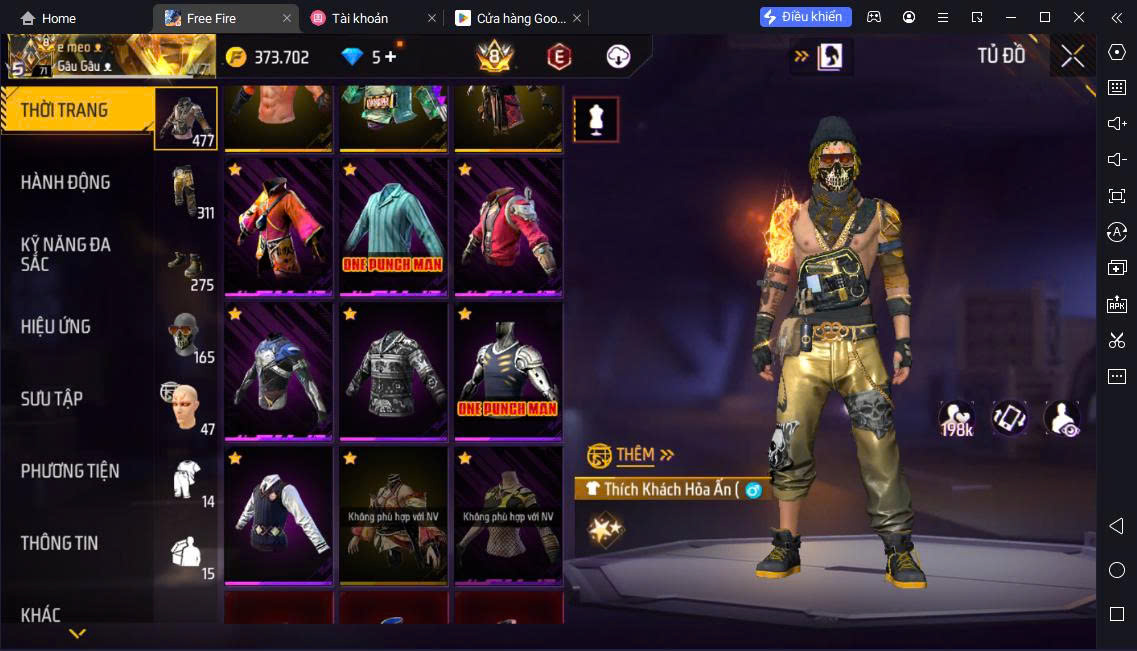Toggle the character view eye icon

click(1061, 418)
